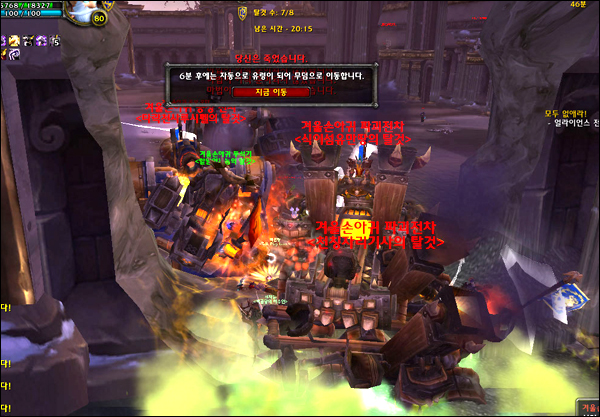Click the Alliance shield objective tracker icon
Screen dimensions: 600x417
240,13
